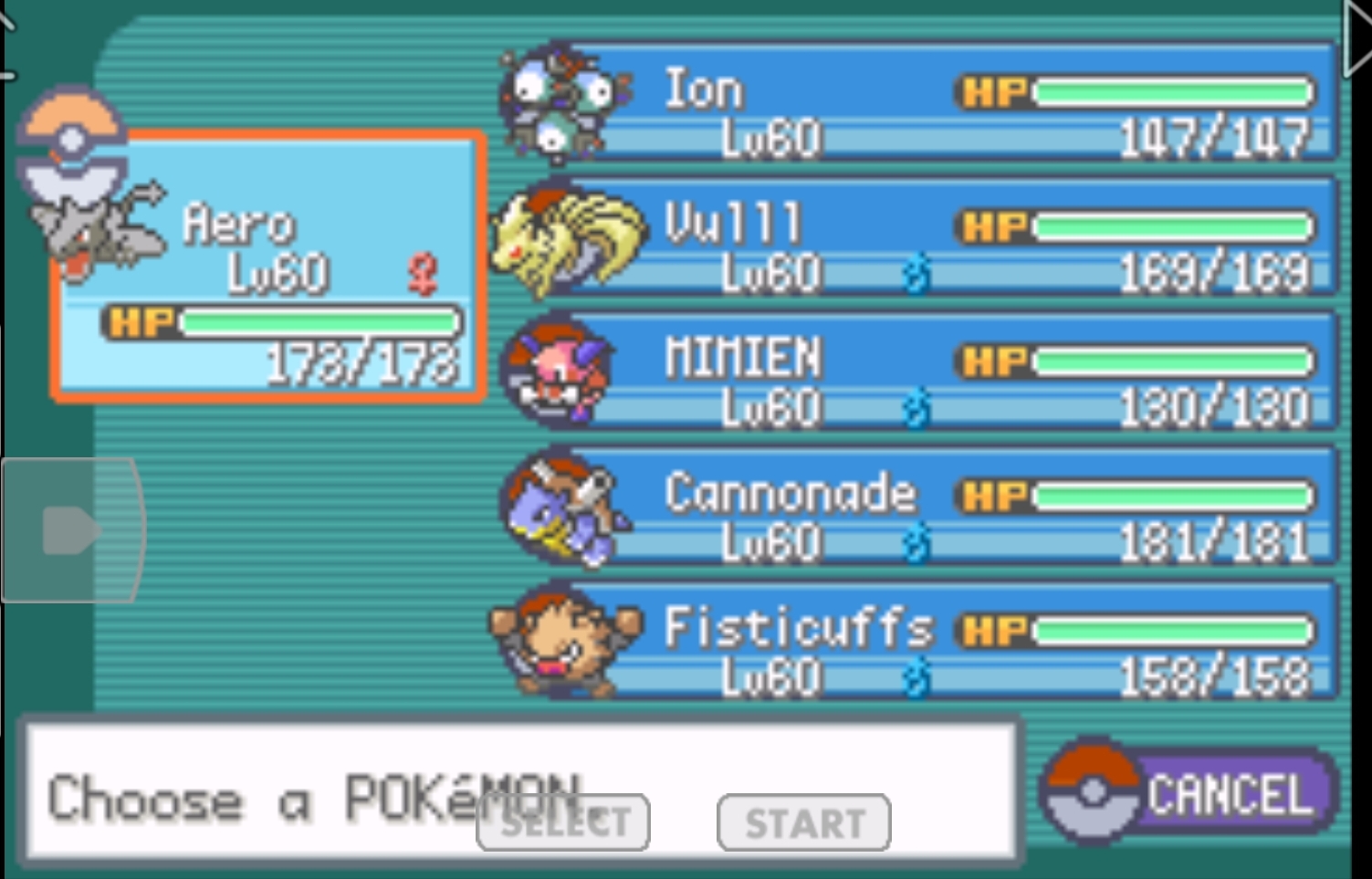
Task: Click the Pokéball icon on the Cancel button
Action: (1093, 792)
